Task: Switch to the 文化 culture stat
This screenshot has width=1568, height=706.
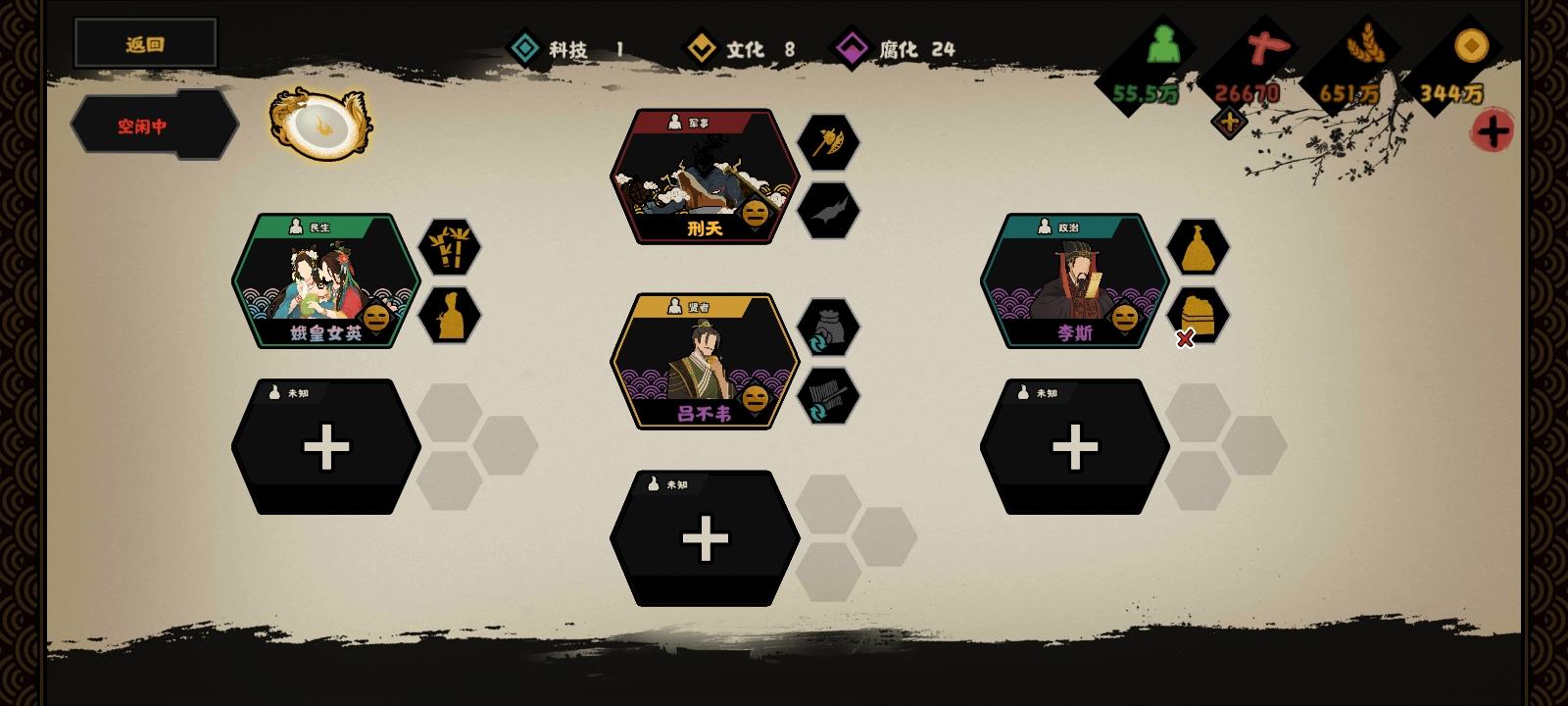Action: pyautogui.click(x=702, y=45)
